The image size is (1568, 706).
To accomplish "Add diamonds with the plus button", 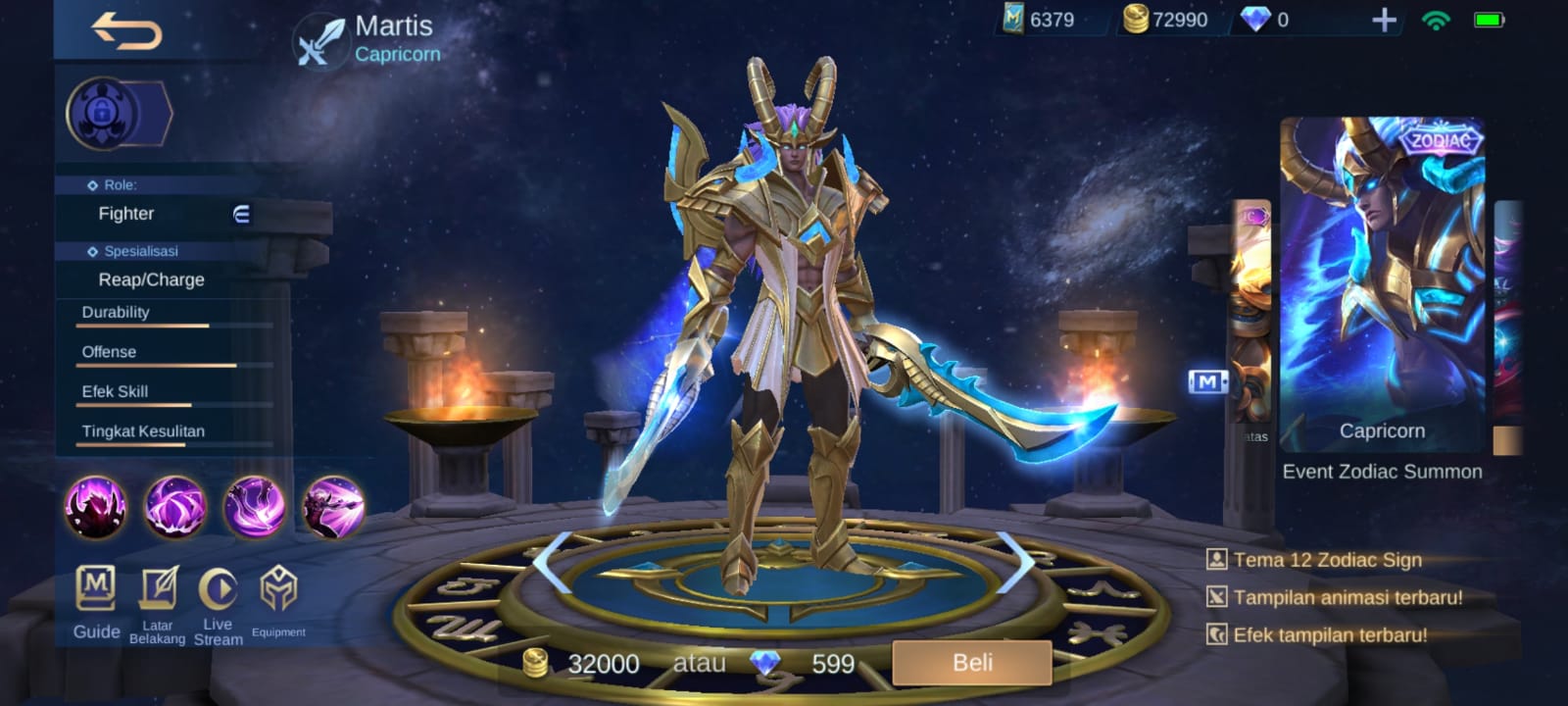I will [1384, 20].
